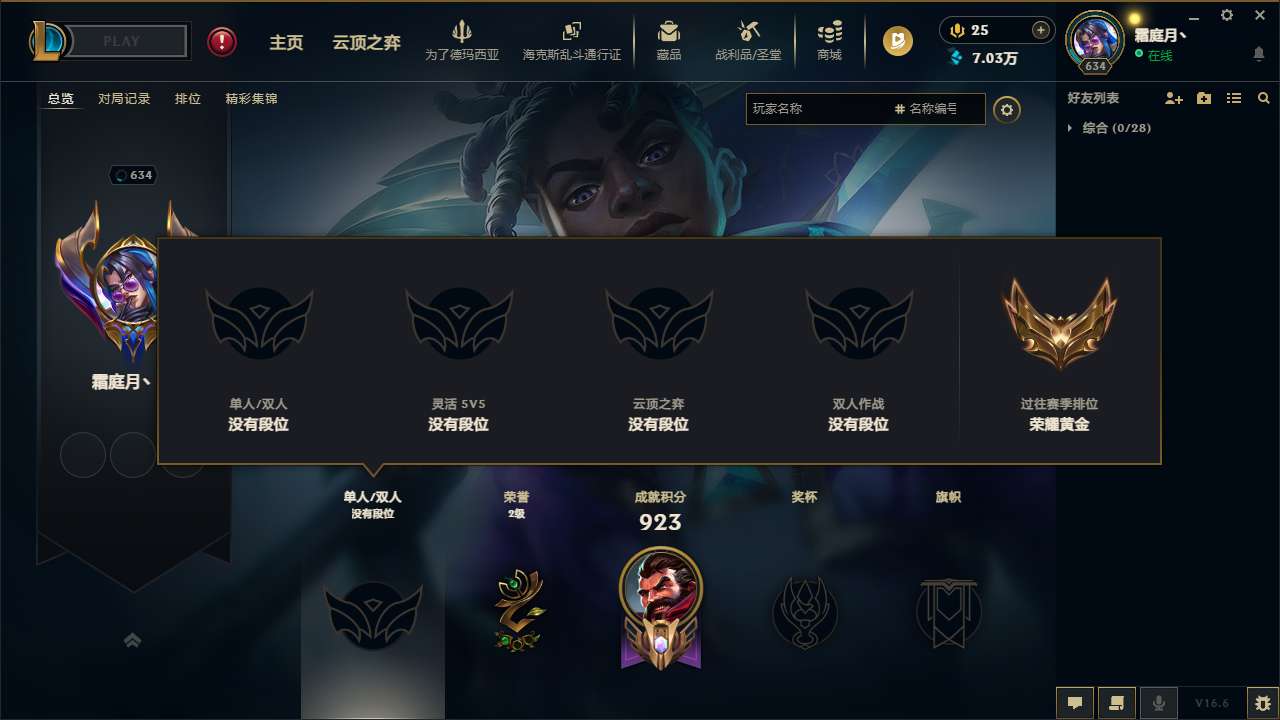
Task: Open chat with the speech bubble icon
Action: tap(1075, 702)
